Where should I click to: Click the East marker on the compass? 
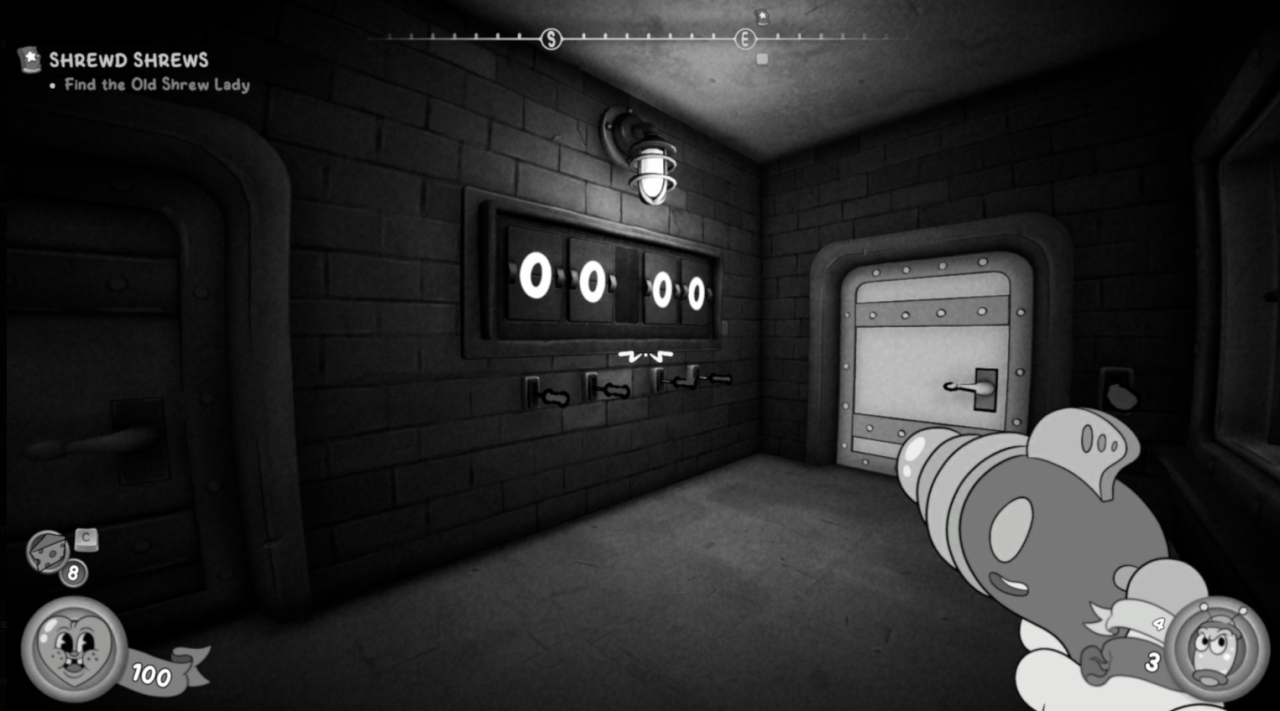coord(745,39)
